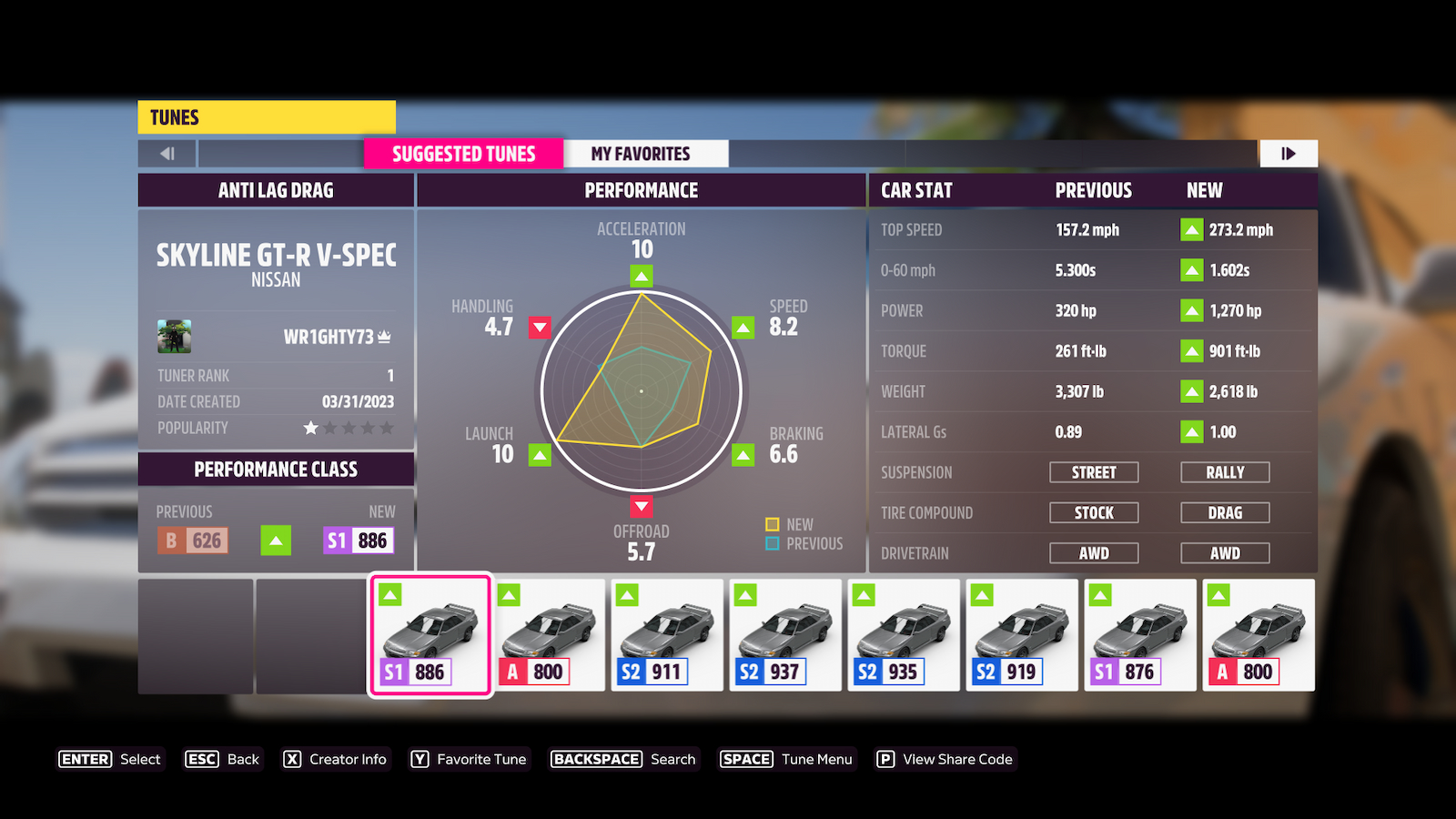Click the left scroll arrow above the tunes list
The width and height of the screenshot is (1456, 819).
(x=166, y=153)
